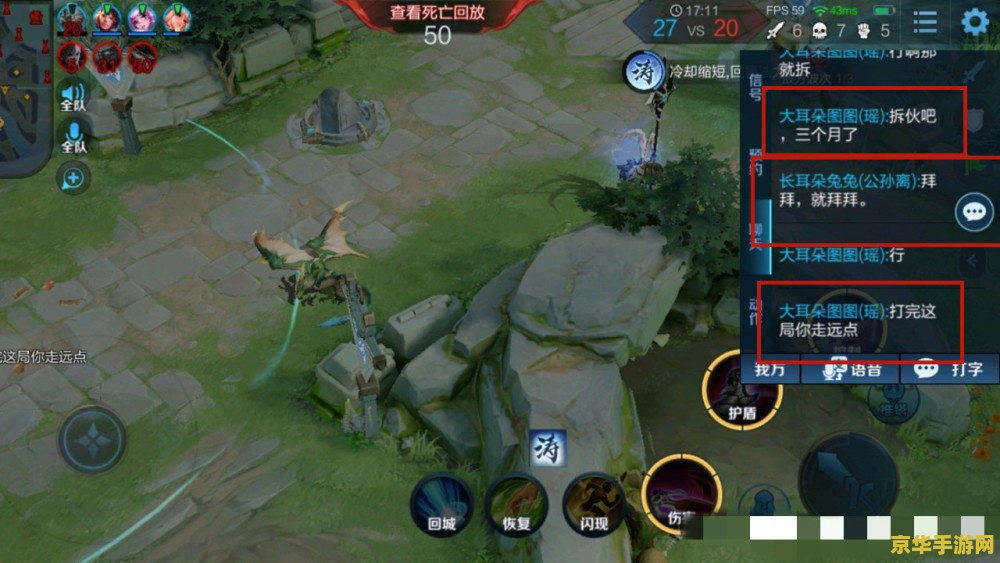Collapse chat with the round speech bubble button
Viewport: 1000px width, 563px height.
point(974,211)
